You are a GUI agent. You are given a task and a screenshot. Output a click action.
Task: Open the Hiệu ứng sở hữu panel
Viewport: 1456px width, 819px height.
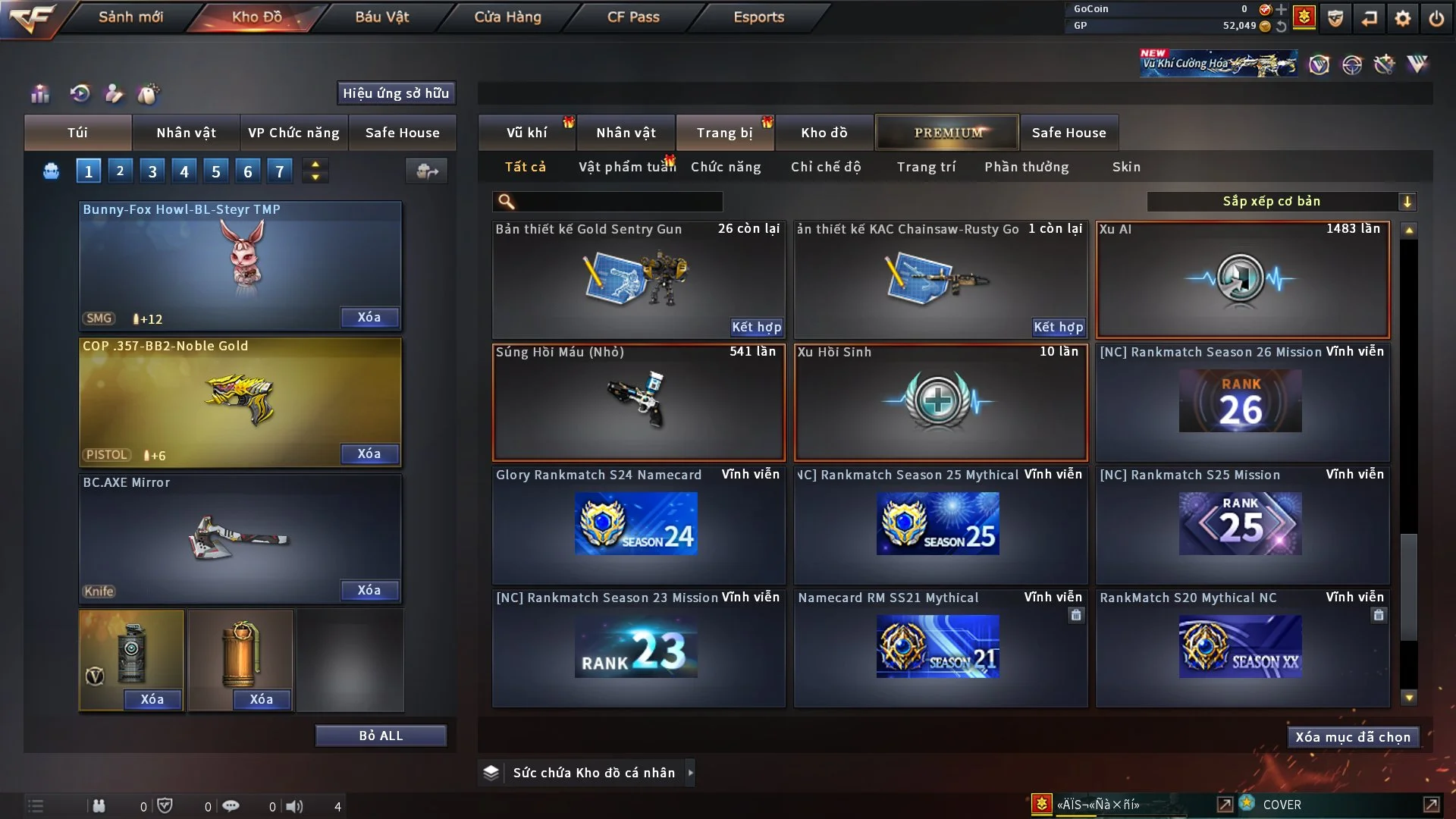[x=396, y=93]
